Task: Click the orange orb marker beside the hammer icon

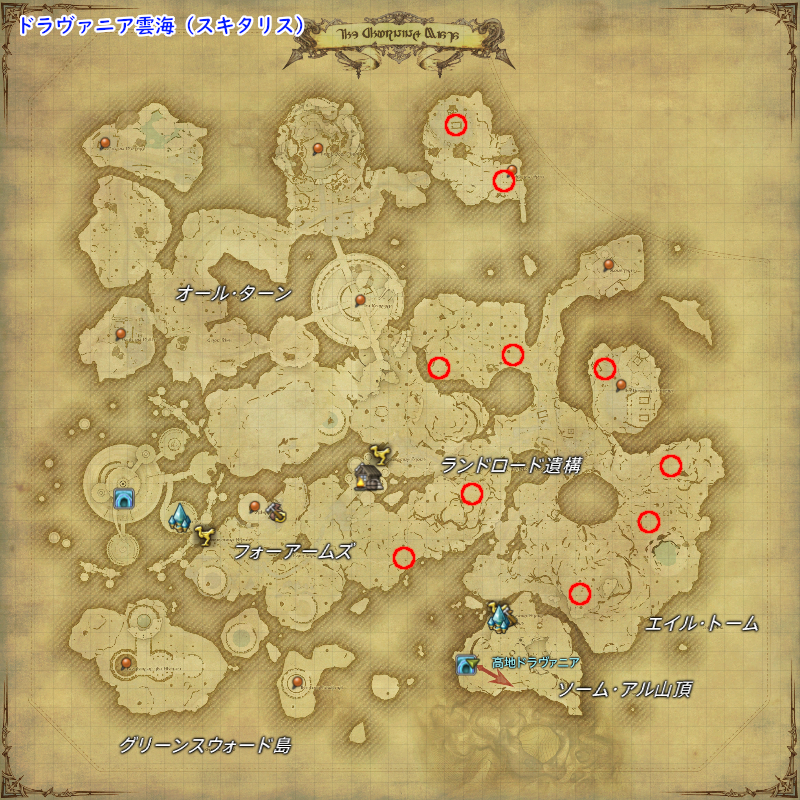Action: click(255, 507)
